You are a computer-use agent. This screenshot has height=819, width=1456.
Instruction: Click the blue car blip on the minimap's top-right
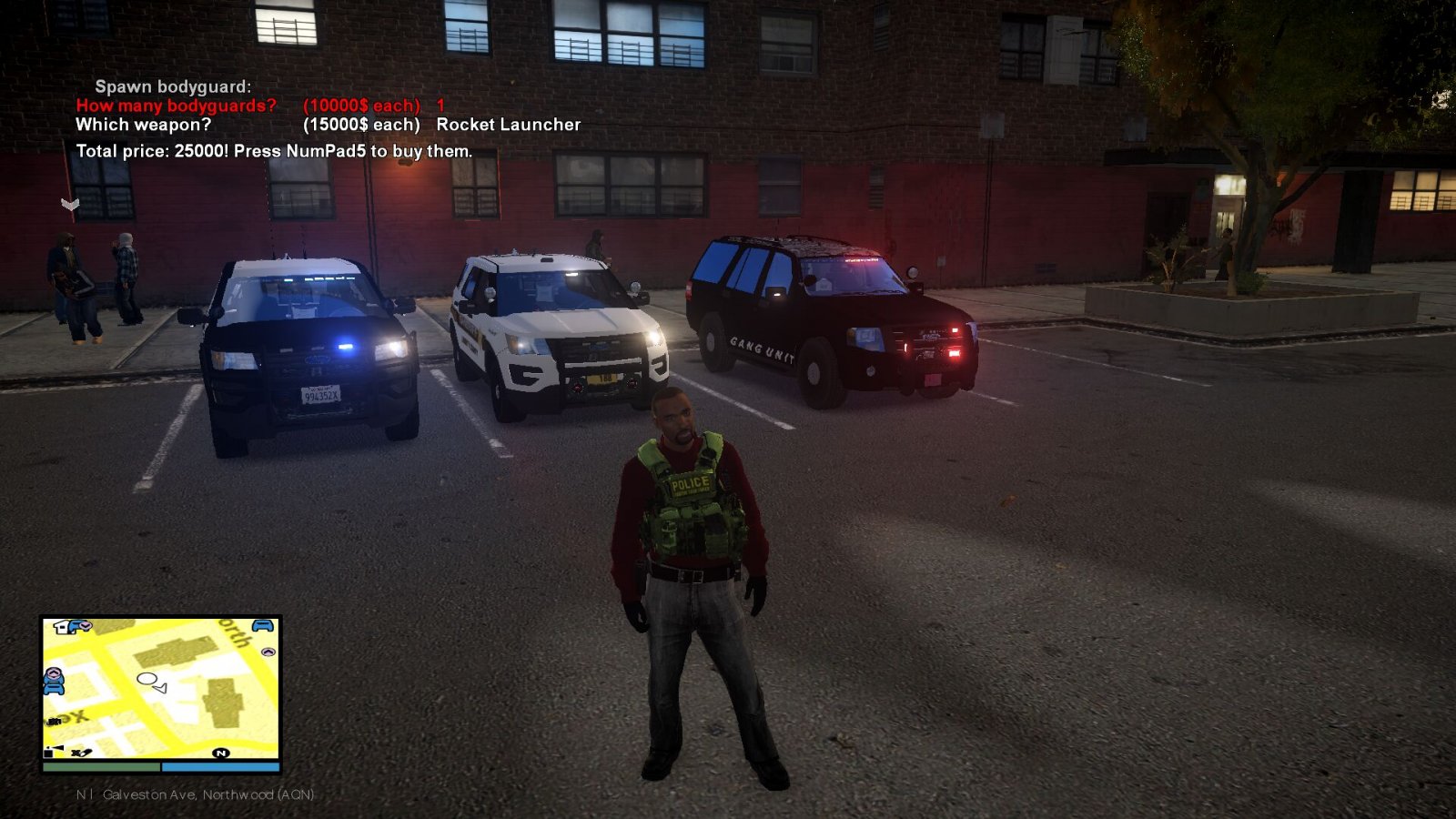263,626
